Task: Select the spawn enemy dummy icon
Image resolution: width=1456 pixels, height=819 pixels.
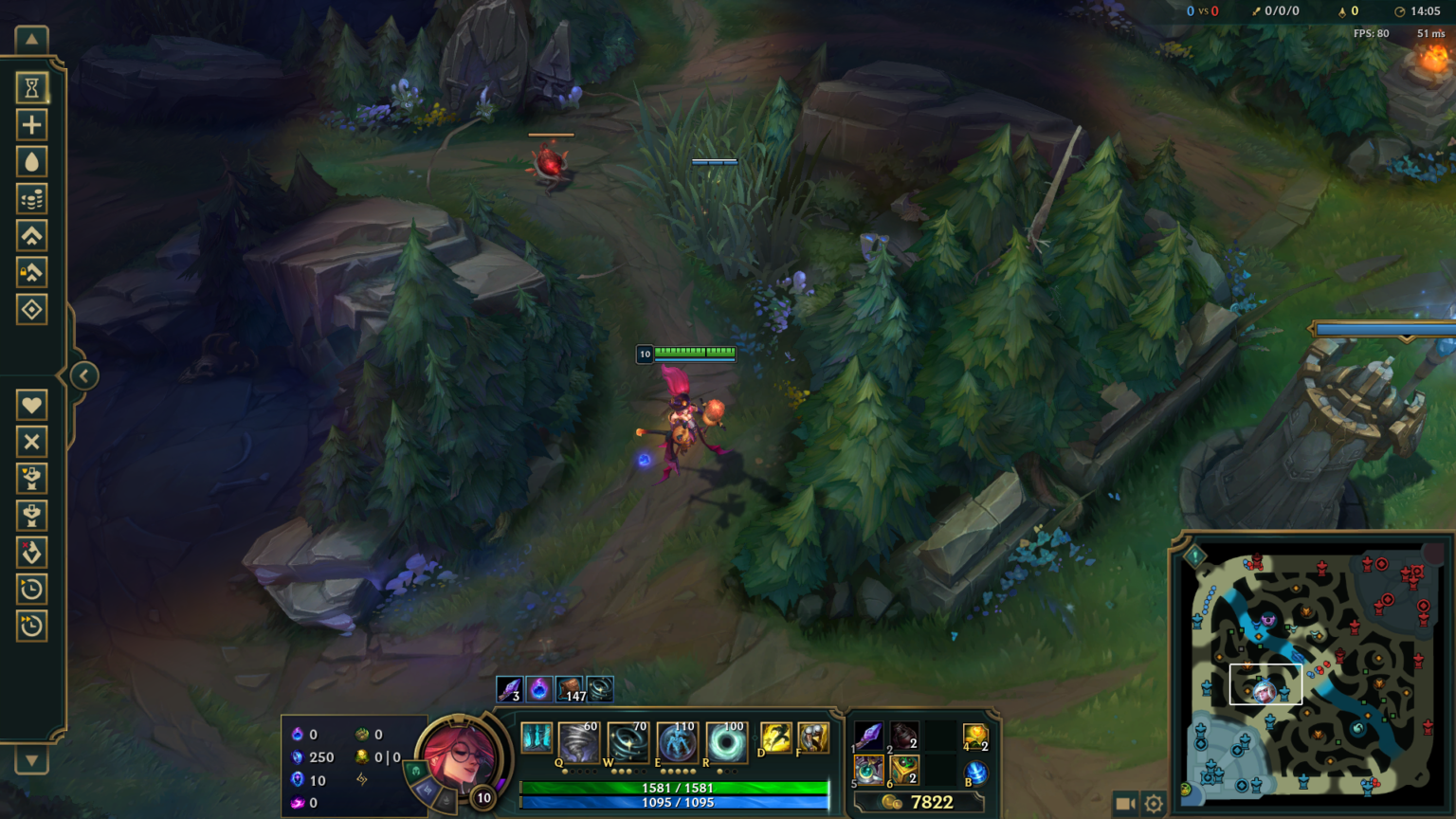Action: point(31,516)
